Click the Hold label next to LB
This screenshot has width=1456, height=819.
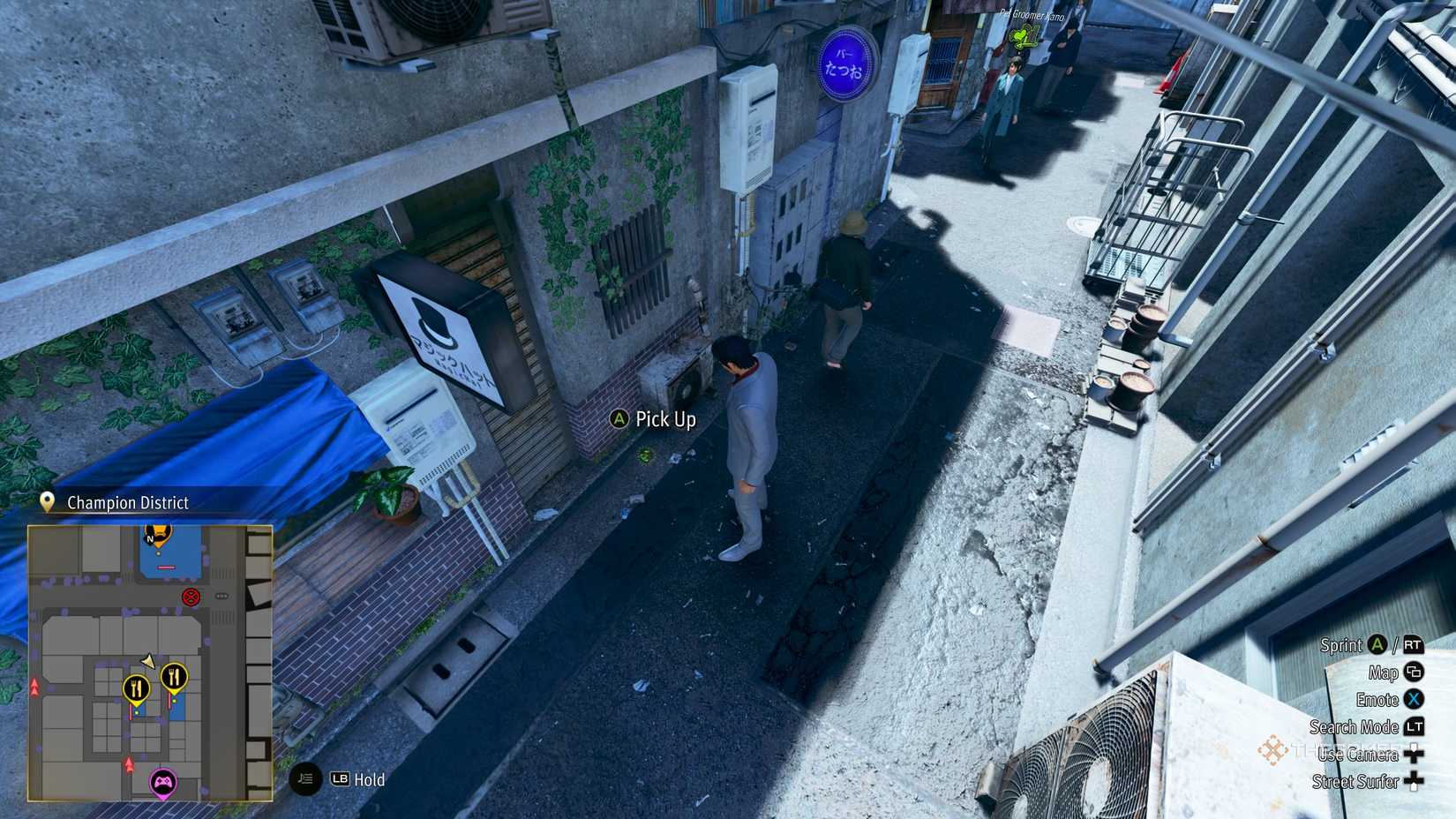pyautogui.click(x=369, y=780)
